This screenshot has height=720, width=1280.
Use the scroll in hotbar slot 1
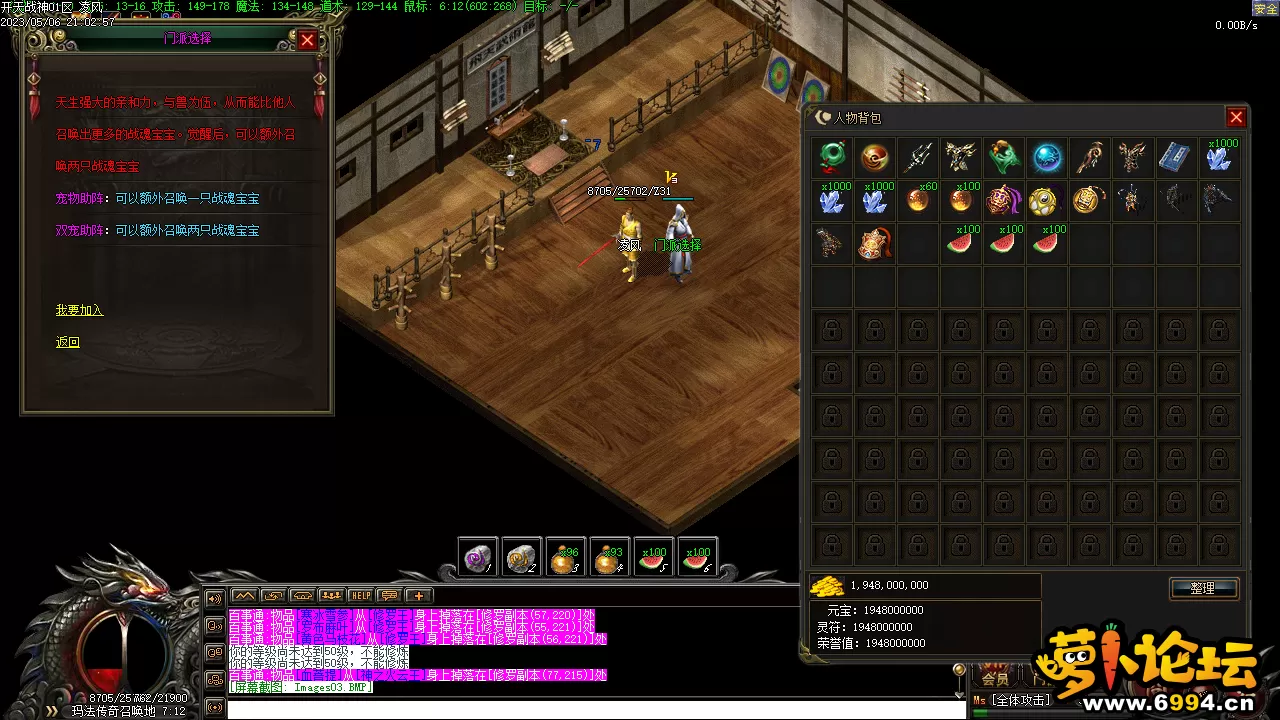pyautogui.click(x=478, y=559)
